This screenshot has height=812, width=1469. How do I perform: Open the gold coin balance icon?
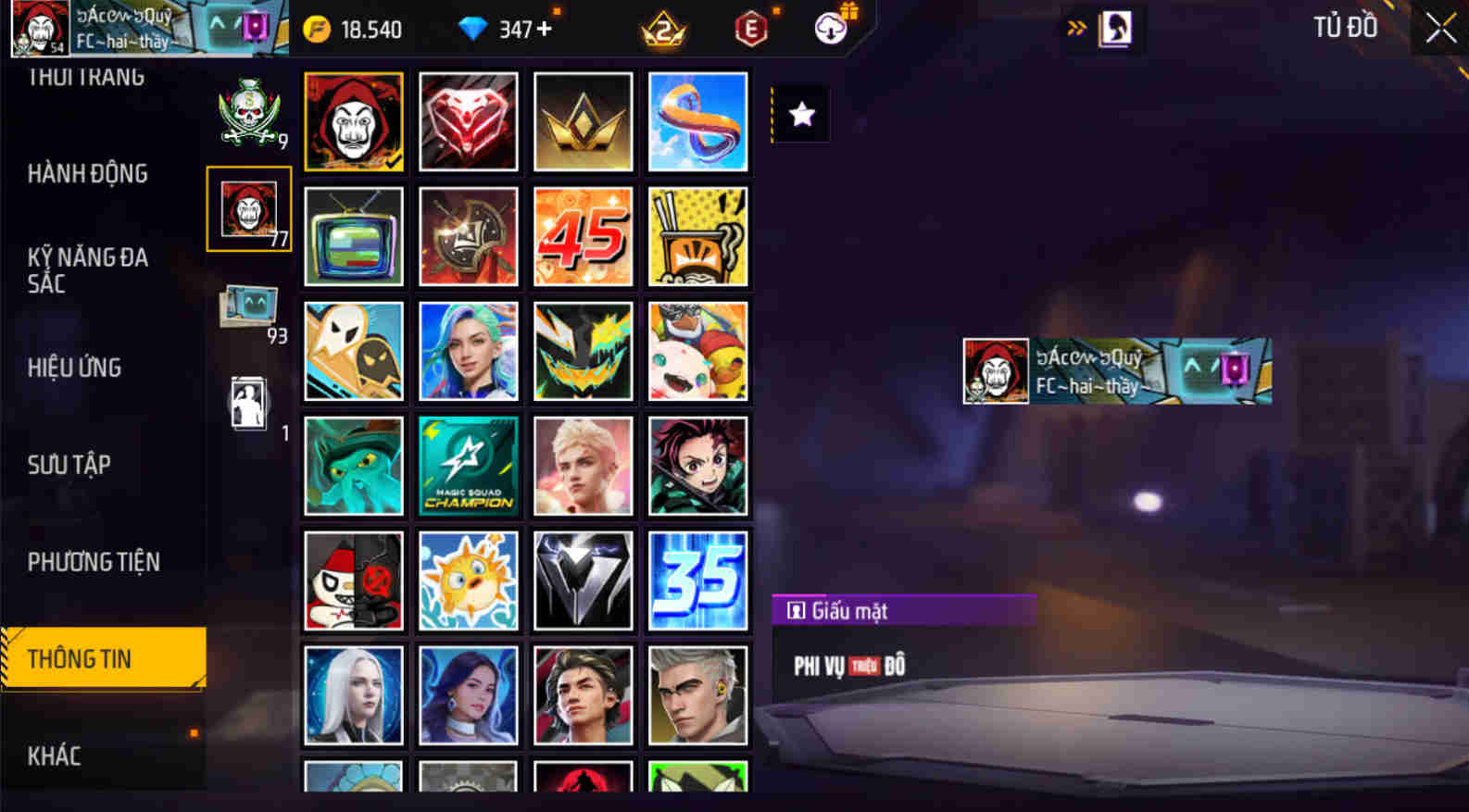coord(319,28)
